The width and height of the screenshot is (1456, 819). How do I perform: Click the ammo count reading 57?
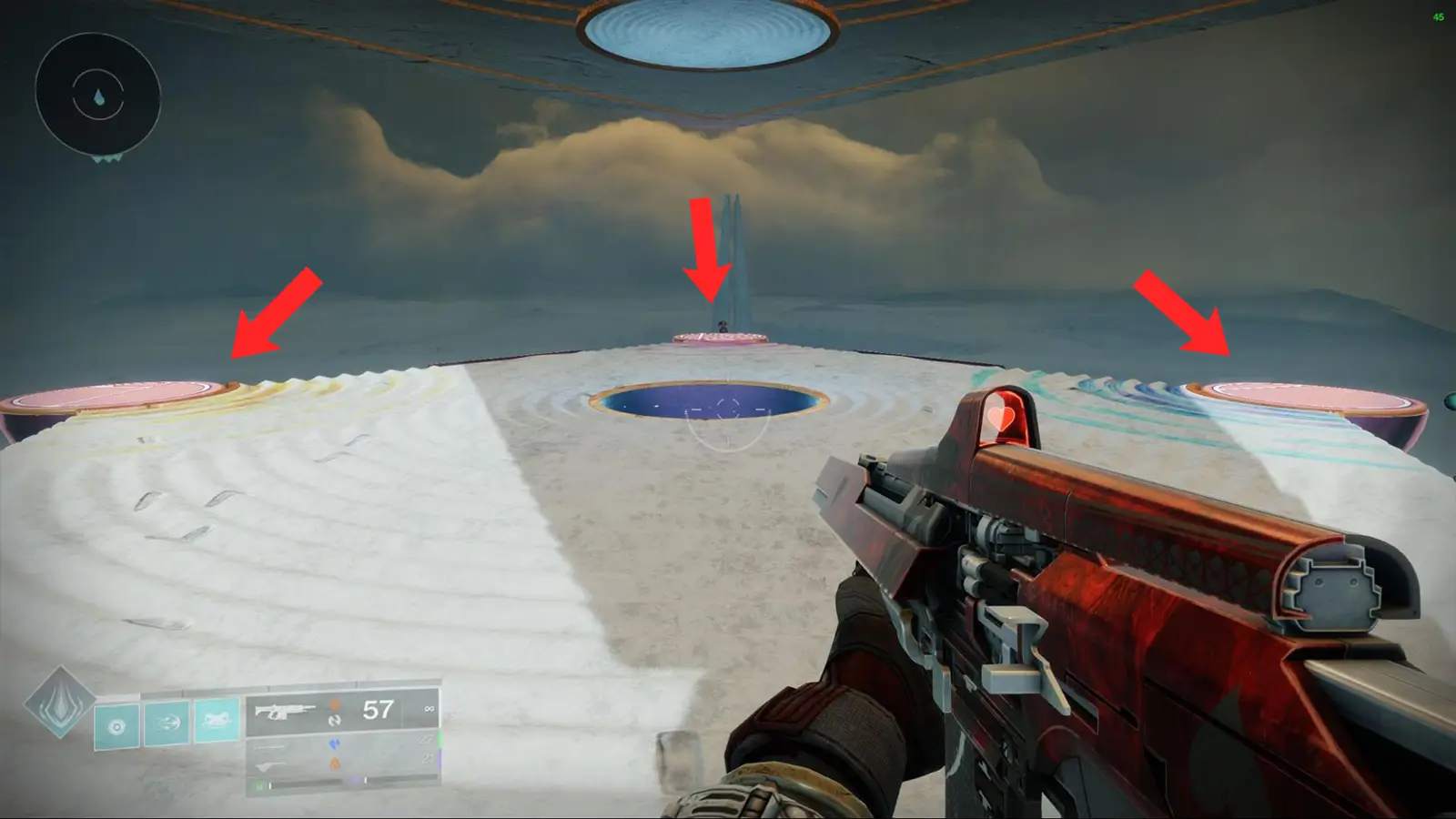[377, 711]
